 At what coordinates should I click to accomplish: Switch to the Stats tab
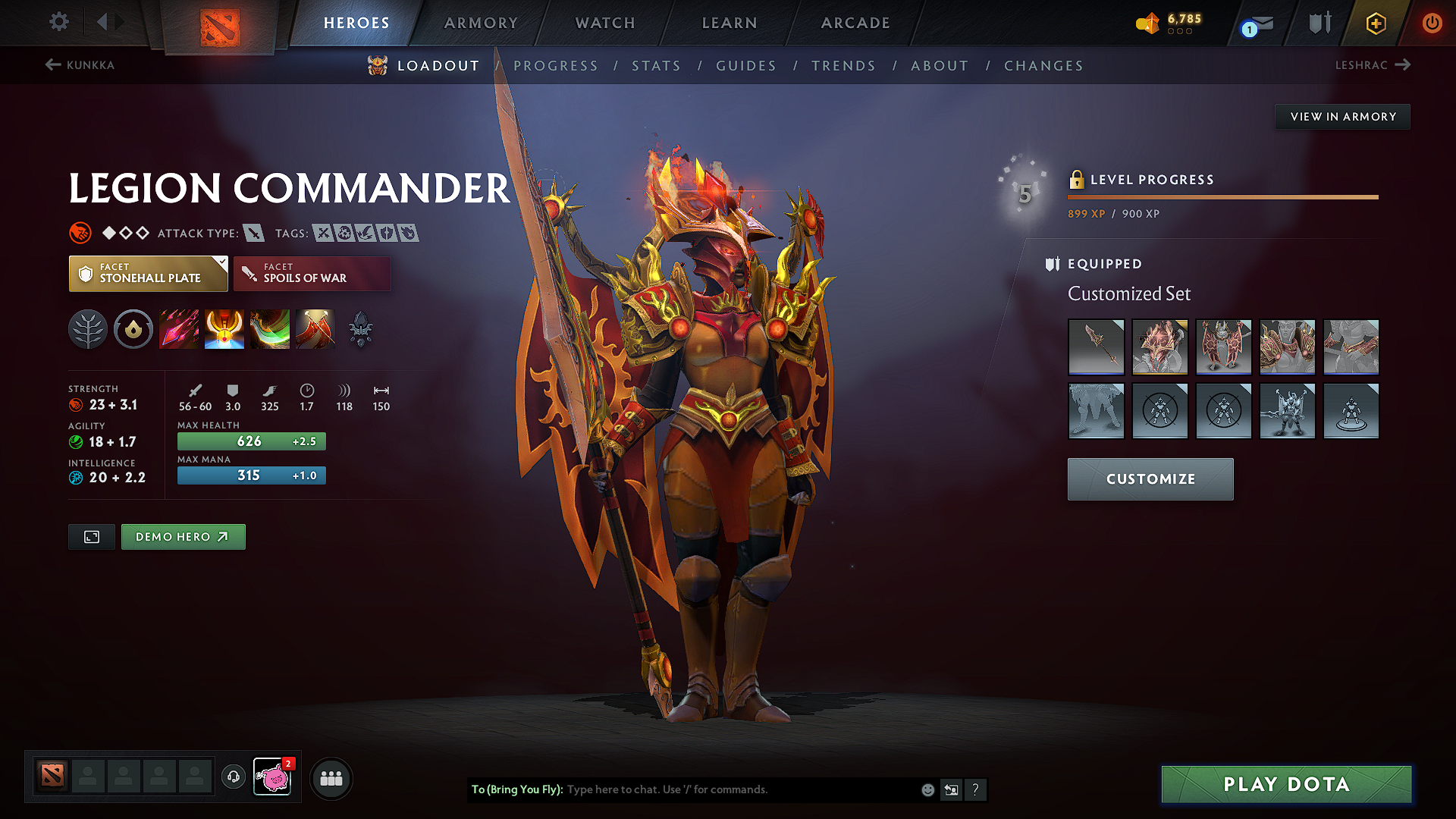tap(657, 66)
